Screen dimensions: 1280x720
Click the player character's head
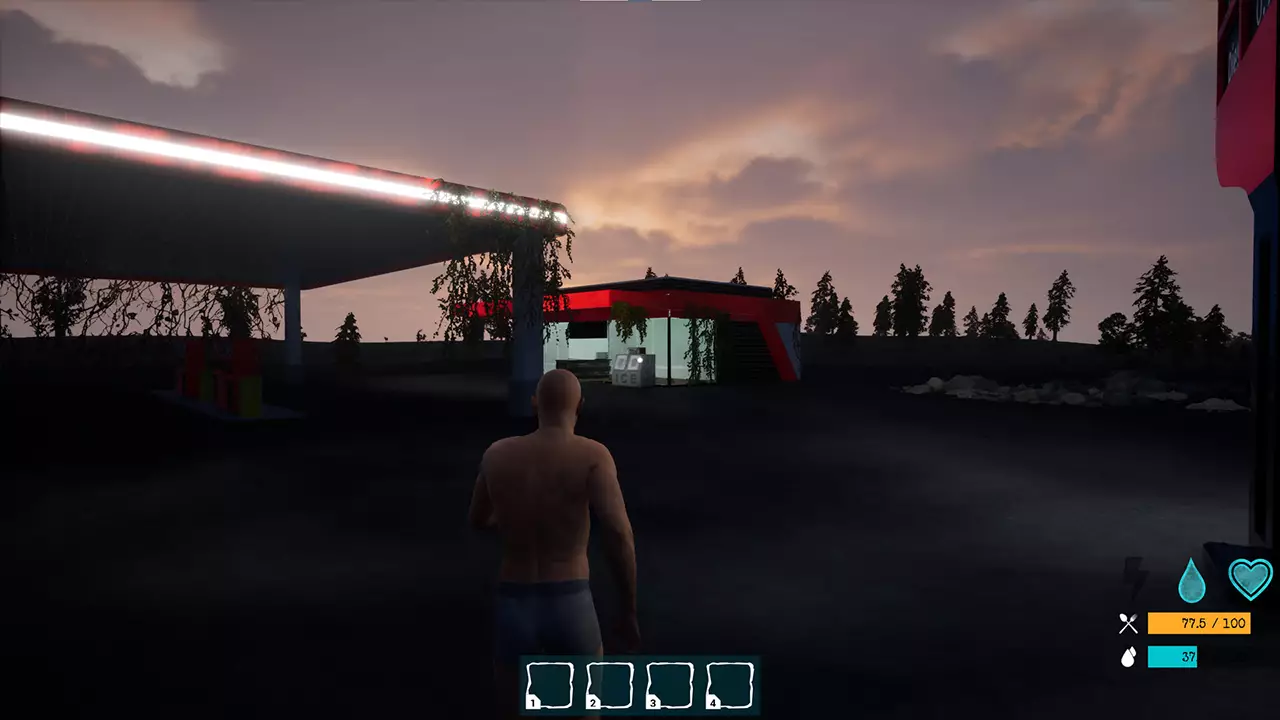pyautogui.click(x=558, y=395)
